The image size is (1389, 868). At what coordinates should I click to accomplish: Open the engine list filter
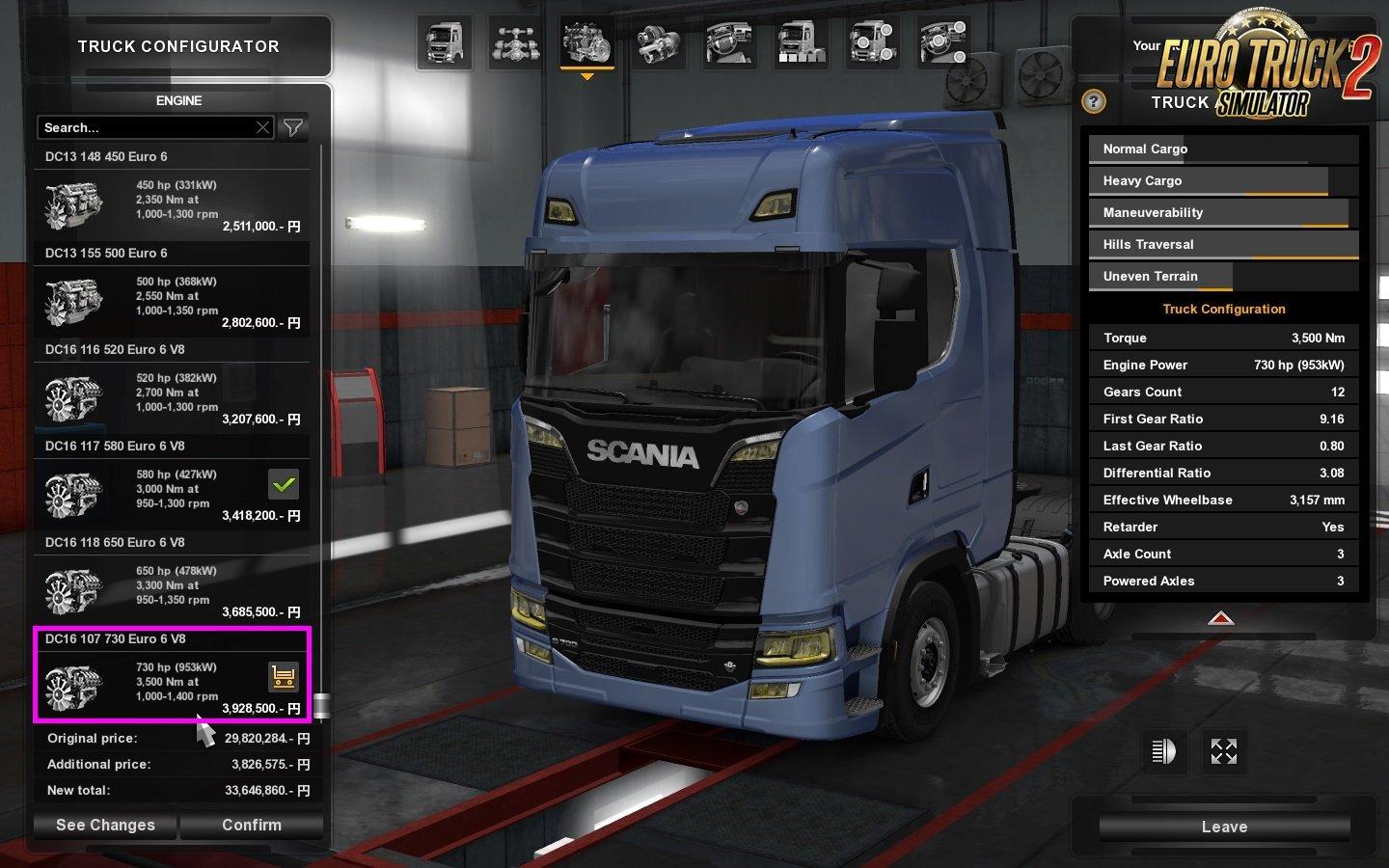pyautogui.click(x=293, y=127)
